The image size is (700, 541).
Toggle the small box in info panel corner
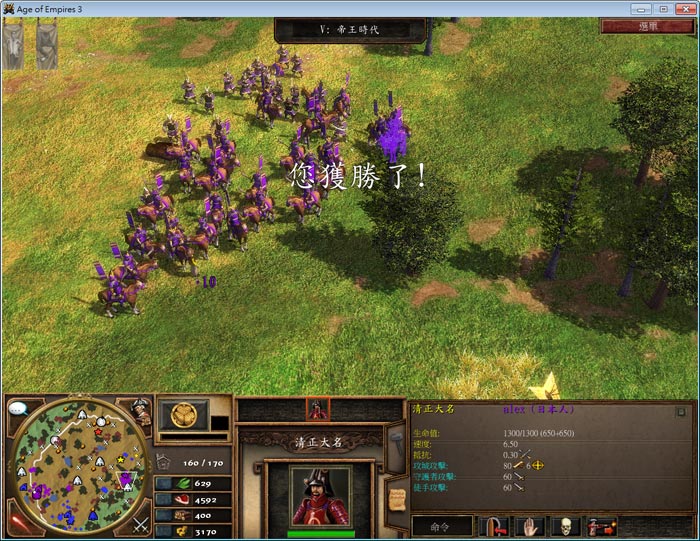point(680,411)
